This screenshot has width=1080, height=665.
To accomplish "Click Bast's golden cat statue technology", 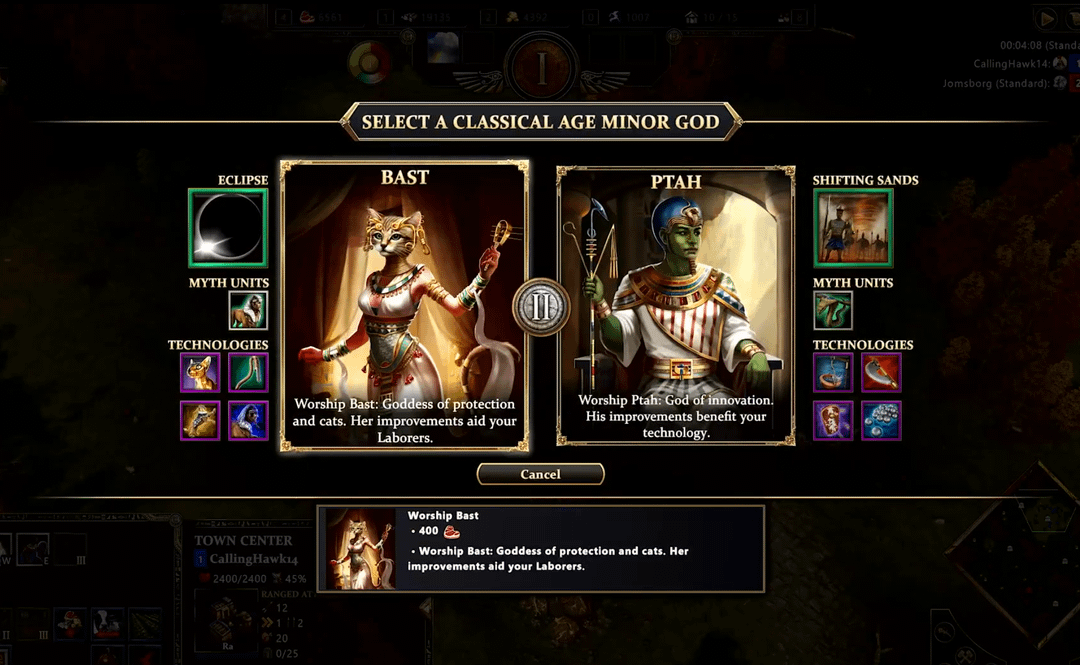I will 200,373.
